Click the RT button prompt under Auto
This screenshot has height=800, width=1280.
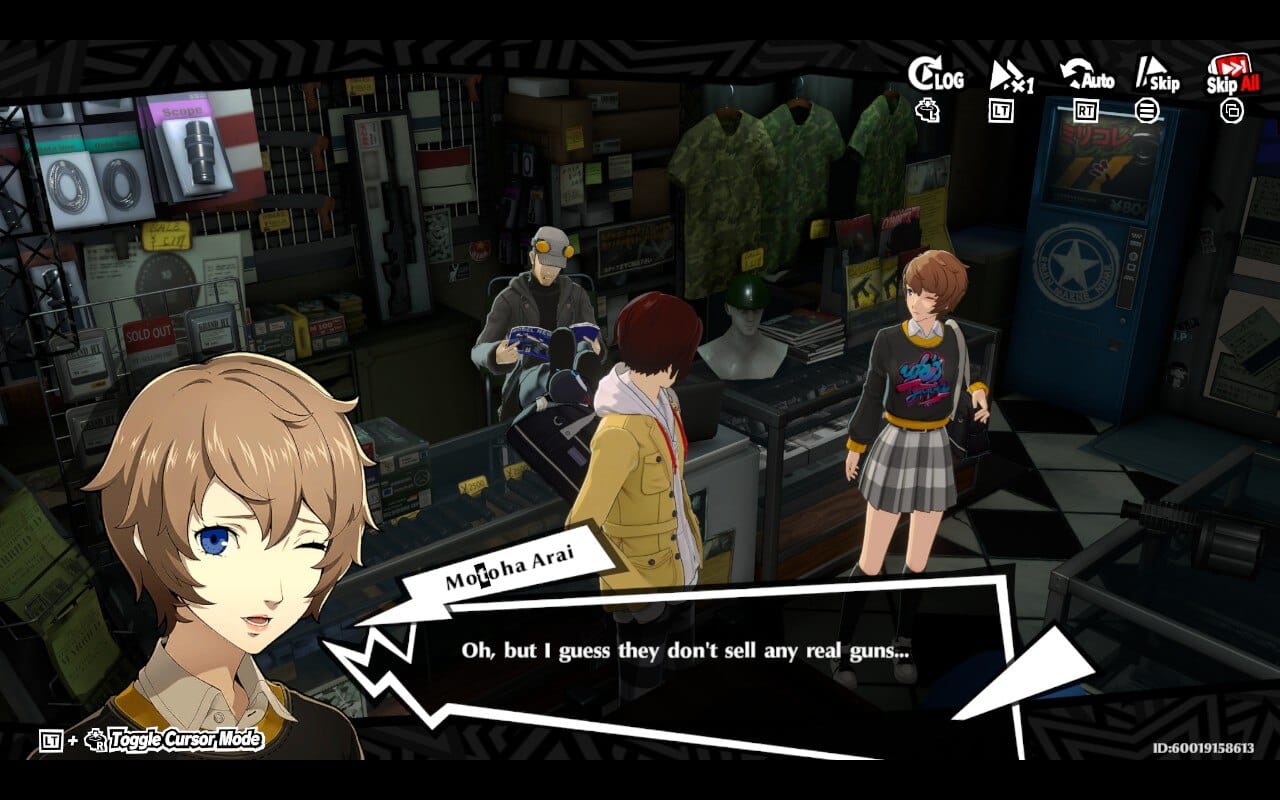(x=1088, y=112)
